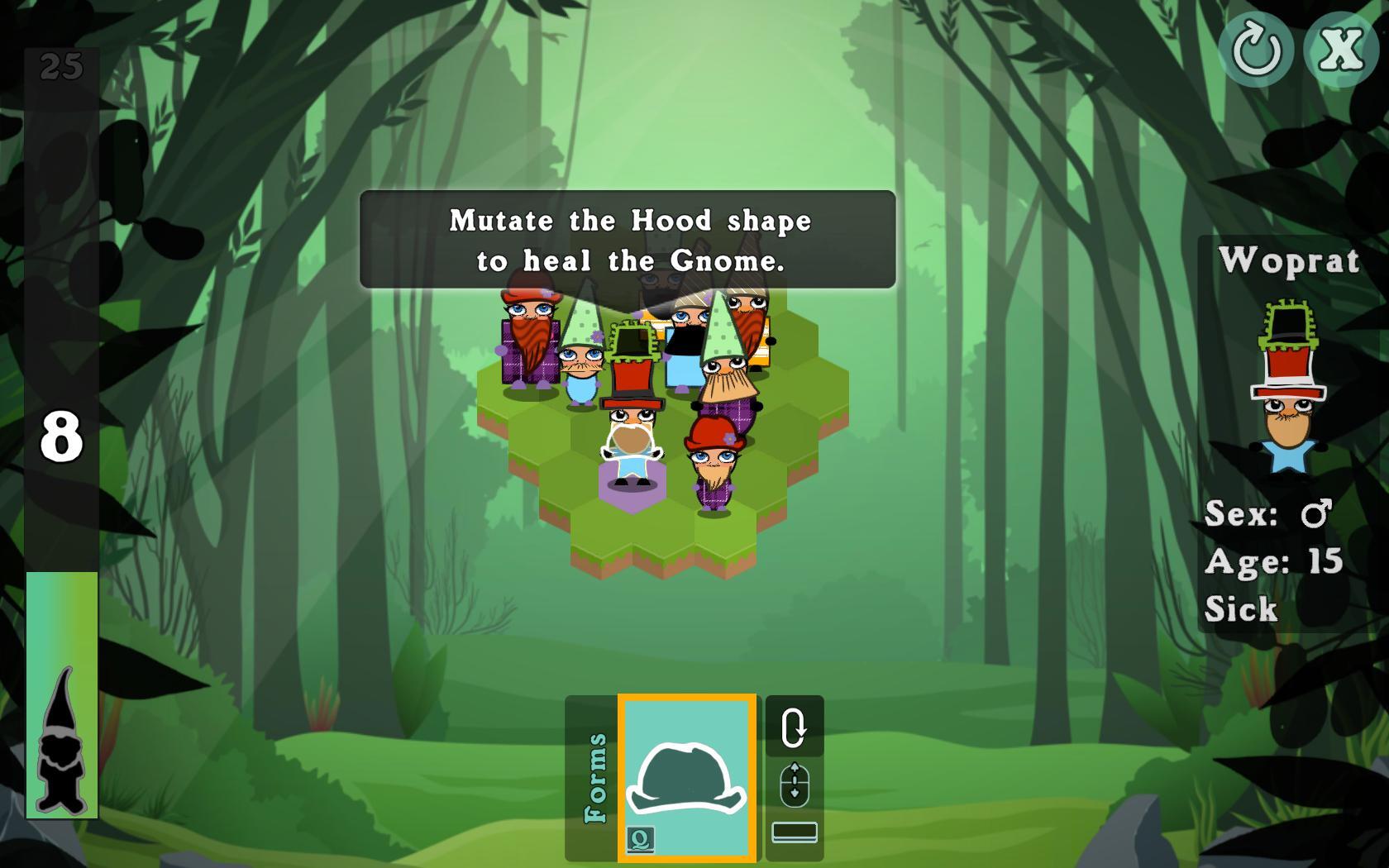Click the X button to exit the level
Screen dimensions: 1389x868
(1341, 49)
